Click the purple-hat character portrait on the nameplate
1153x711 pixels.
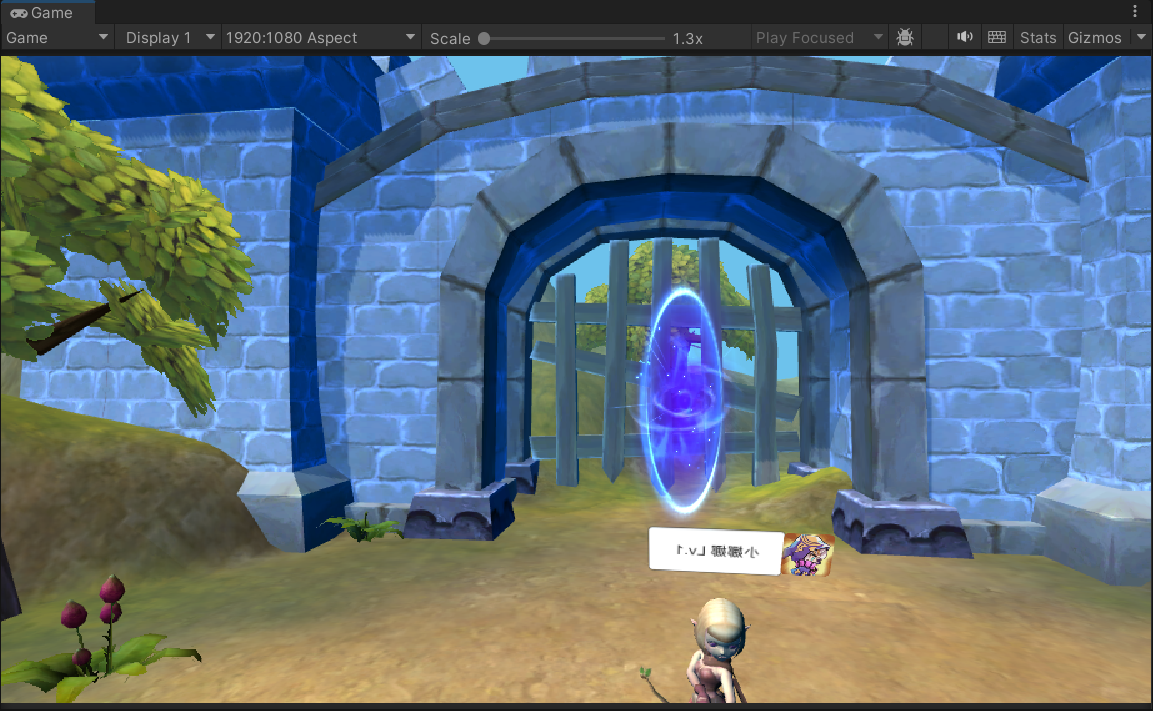click(x=807, y=555)
